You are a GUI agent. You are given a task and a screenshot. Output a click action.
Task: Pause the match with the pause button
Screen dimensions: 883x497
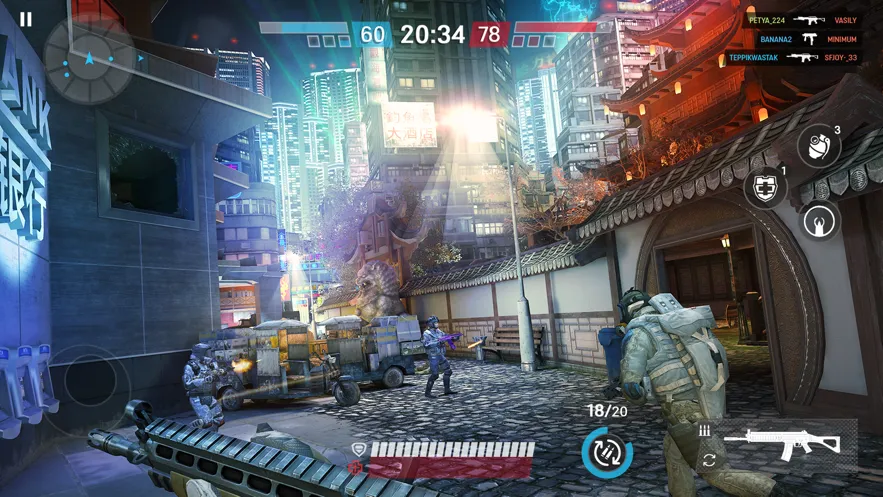coord(26,19)
